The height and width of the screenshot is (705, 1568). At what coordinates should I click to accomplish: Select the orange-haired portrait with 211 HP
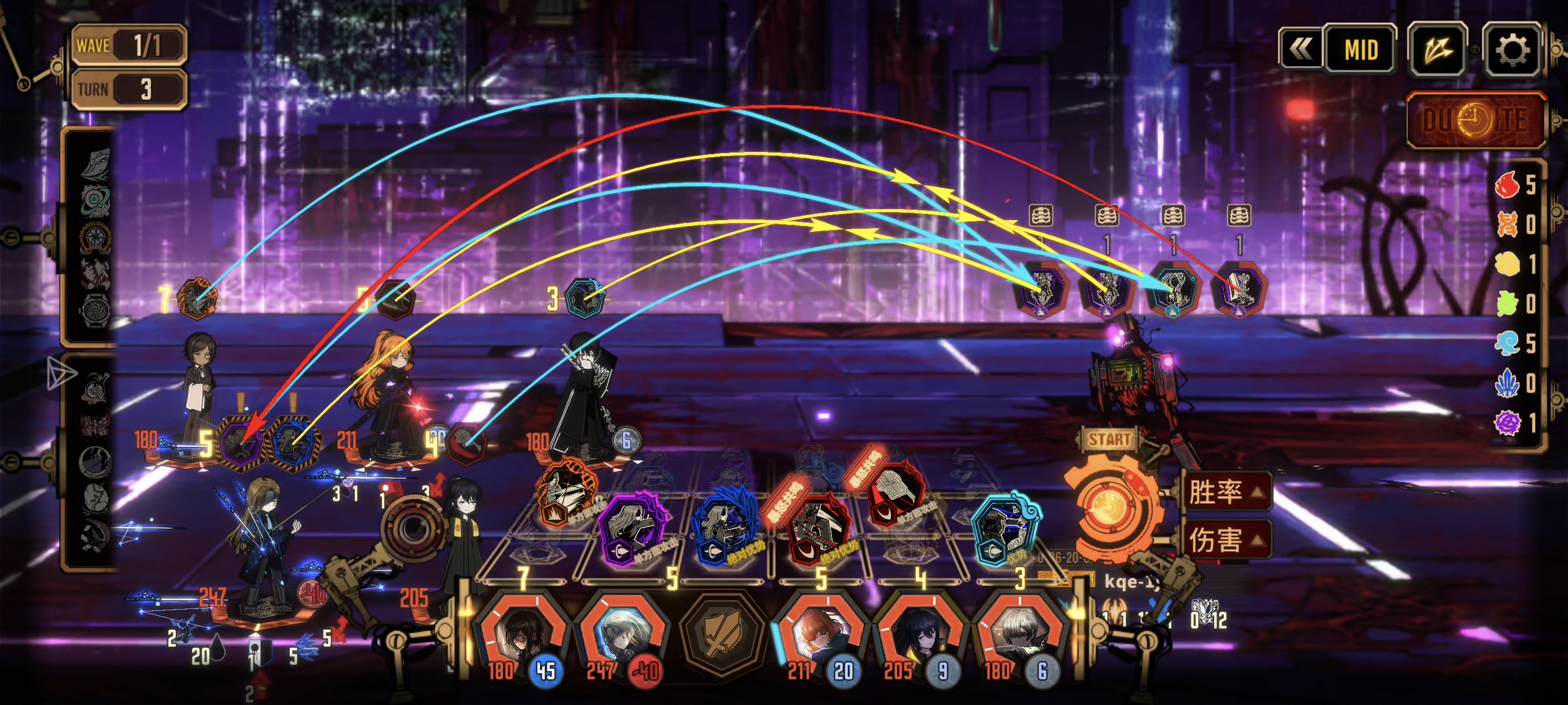click(819, 636)
